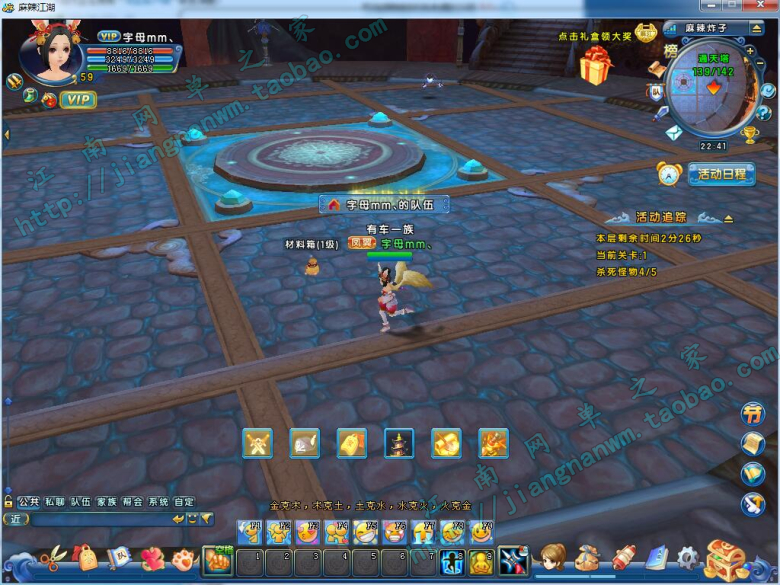Show the 系统 chat tab

158,502
